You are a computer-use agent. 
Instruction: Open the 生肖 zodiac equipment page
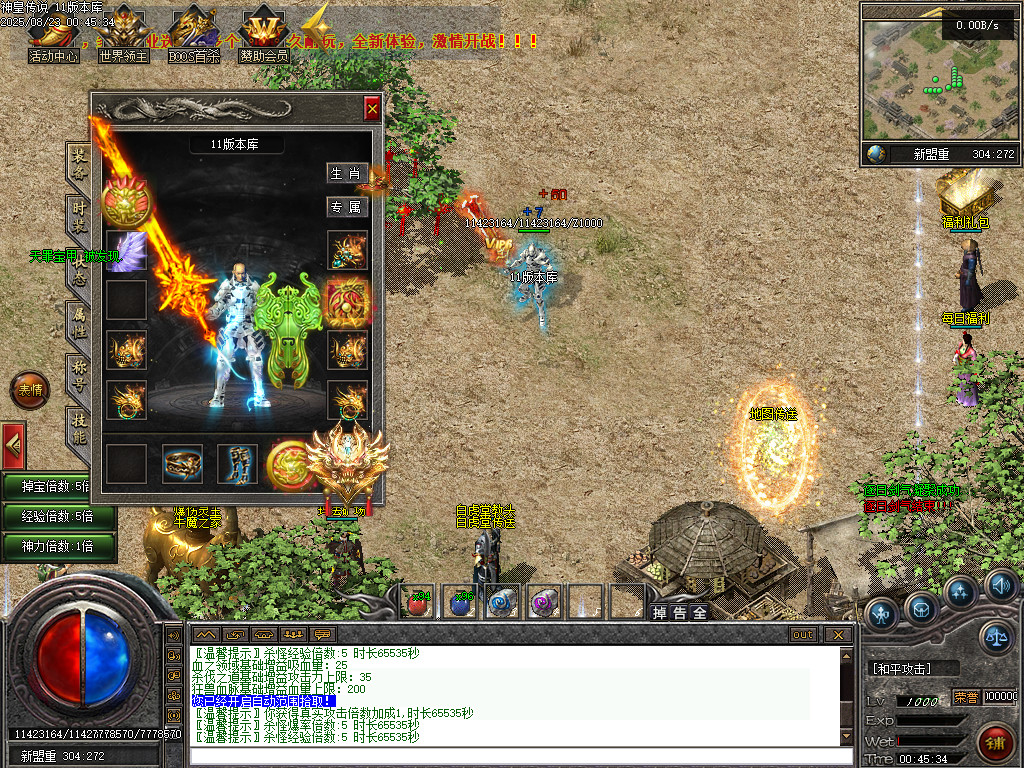[x=347, y=173]
